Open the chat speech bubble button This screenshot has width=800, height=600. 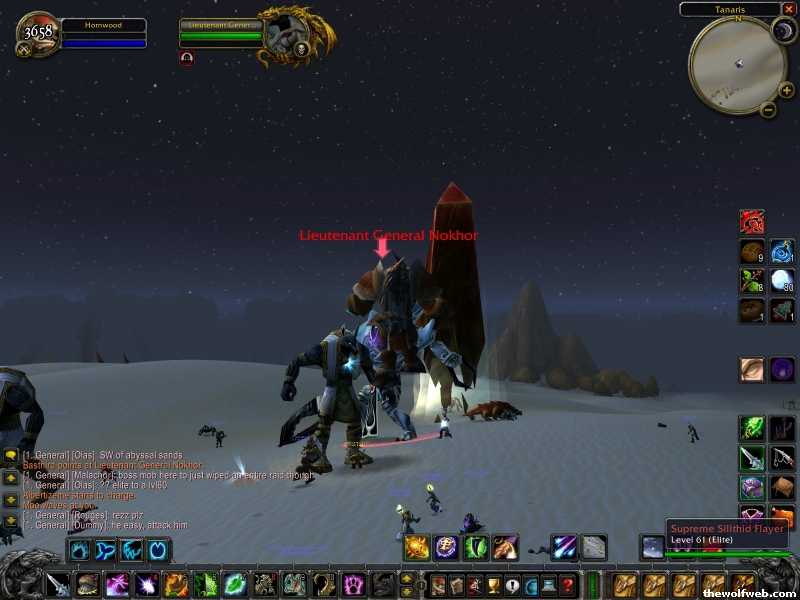tap(10, 456)
